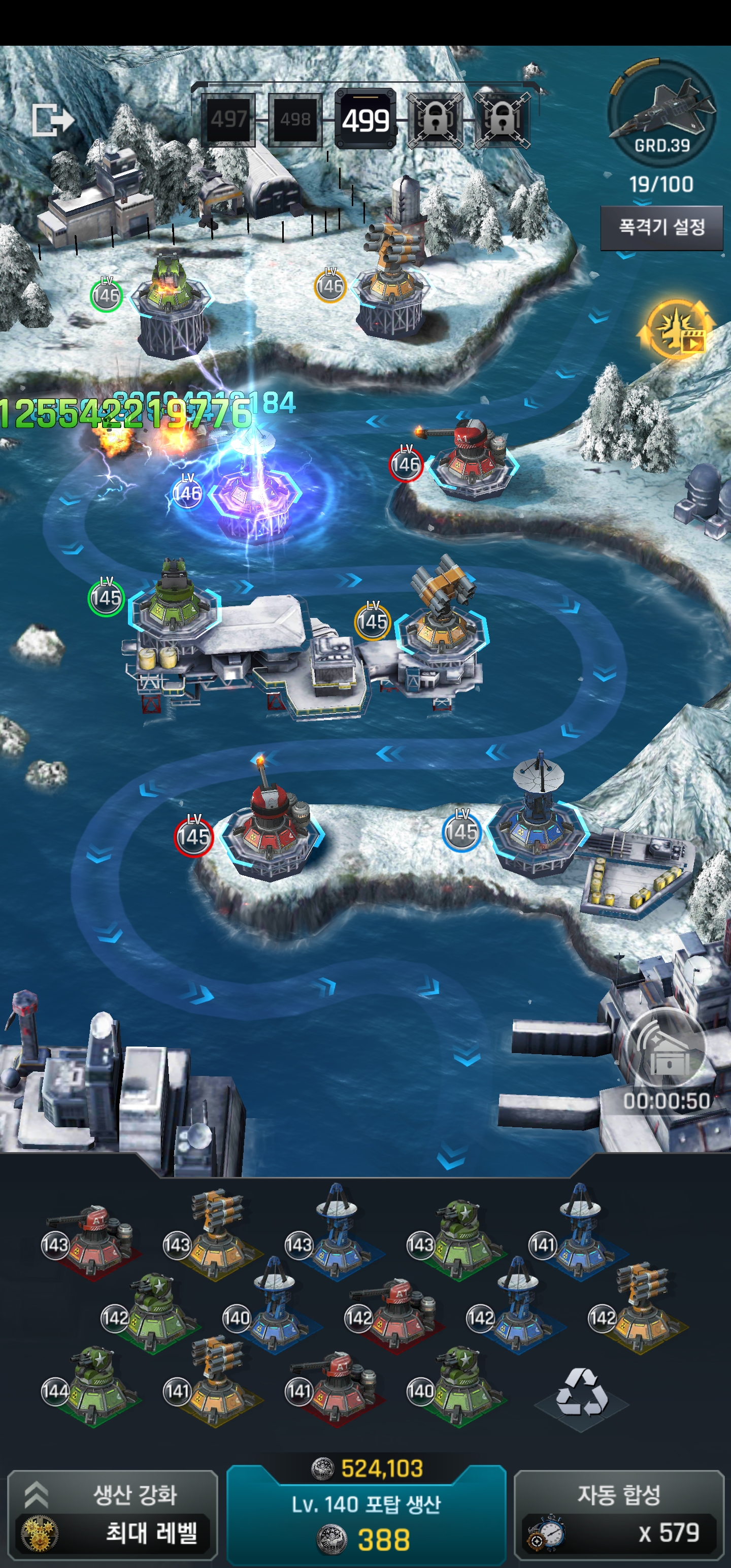731x1568 pixels.
Task: Produce a Lv. 140 turret
Action: 366,1517
